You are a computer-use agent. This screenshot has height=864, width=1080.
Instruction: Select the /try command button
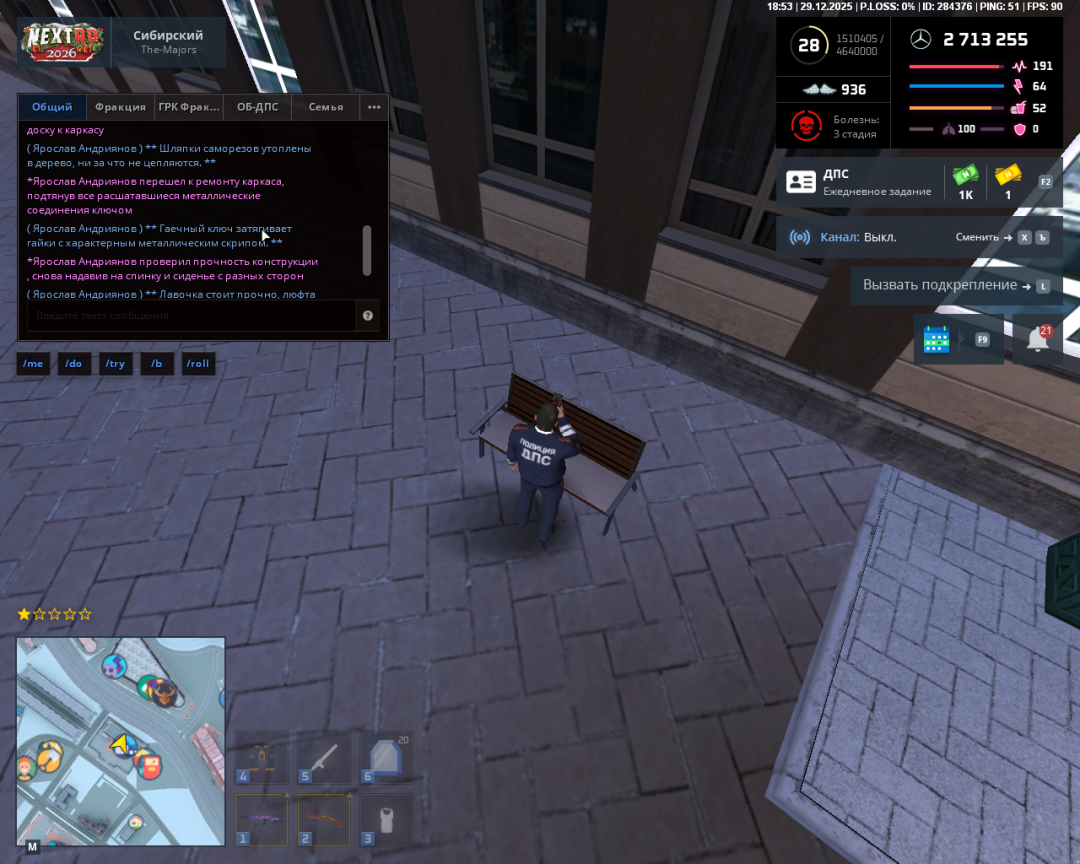coord(115,363)
